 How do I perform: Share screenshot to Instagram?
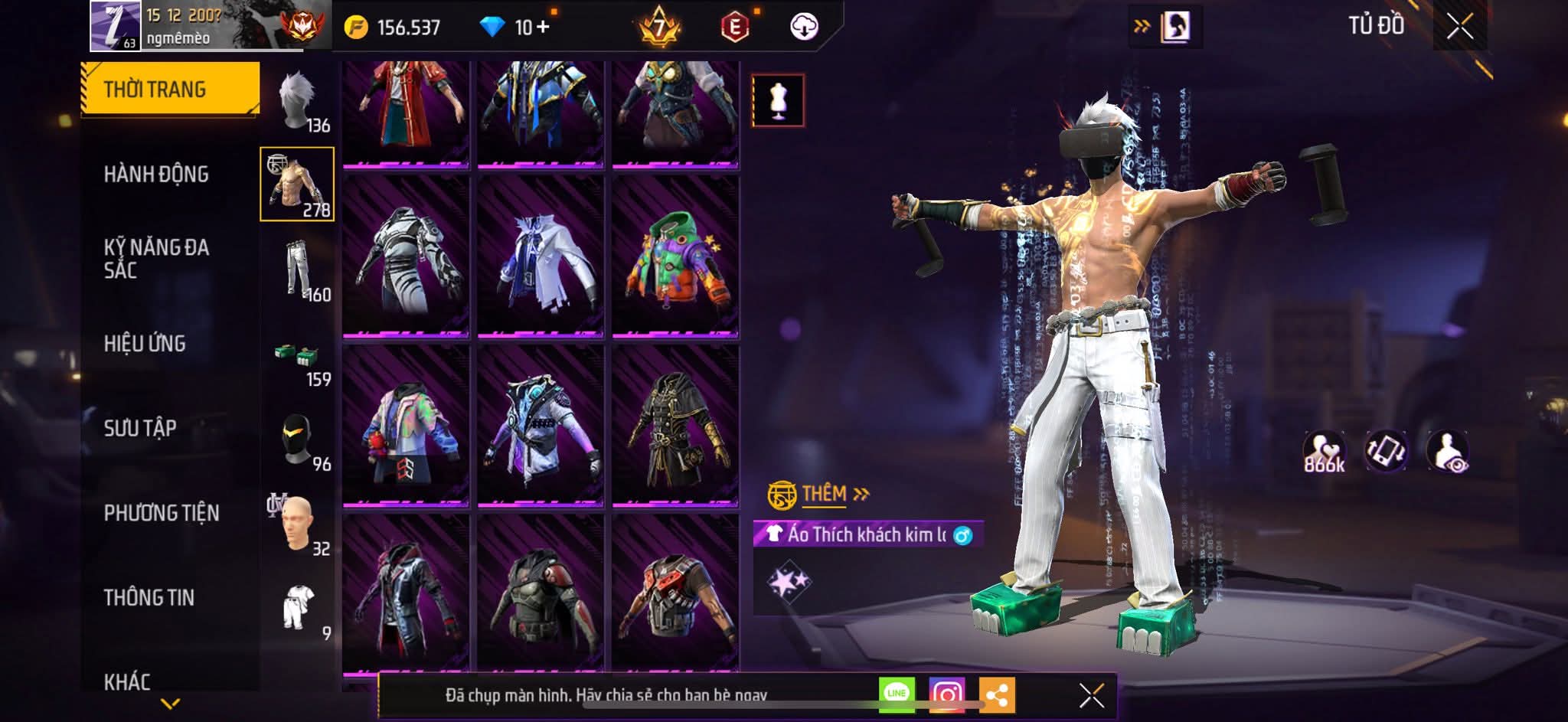tap(946, 694)
